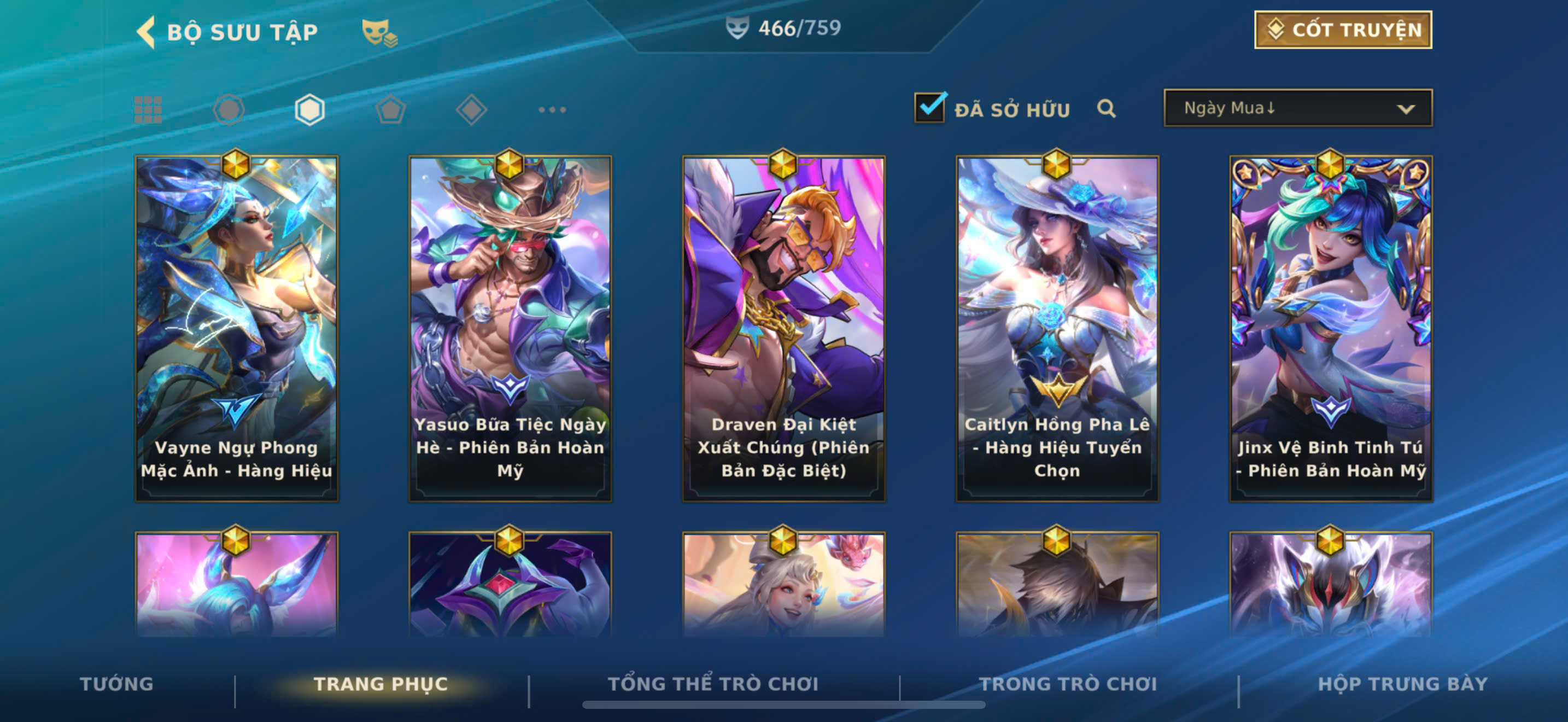Go back from Bộ Sưu Tập
Screen dimensions: 1568x722
pos(146,32)
